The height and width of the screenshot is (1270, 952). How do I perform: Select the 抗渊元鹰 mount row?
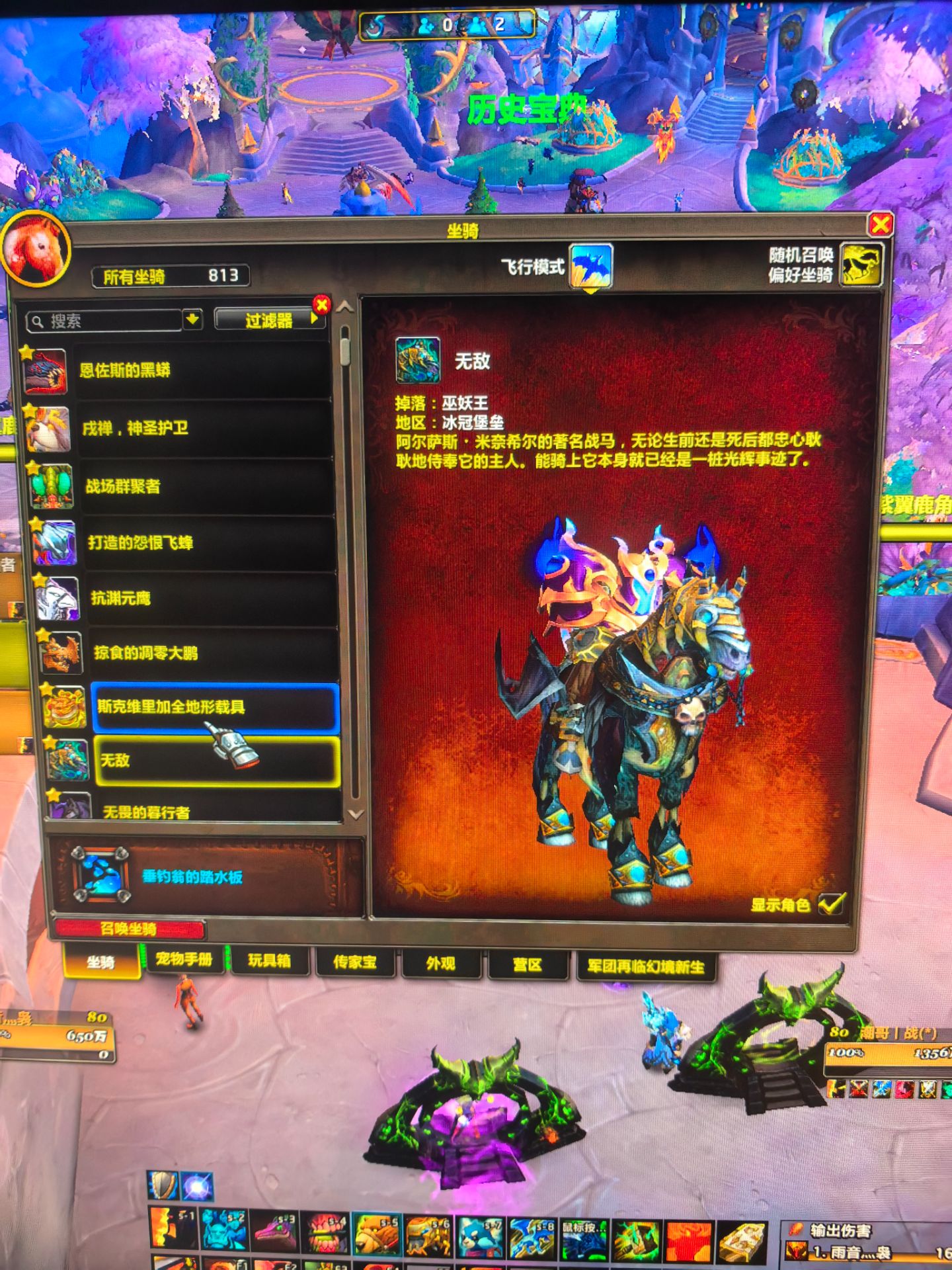[x=212, y=599]
